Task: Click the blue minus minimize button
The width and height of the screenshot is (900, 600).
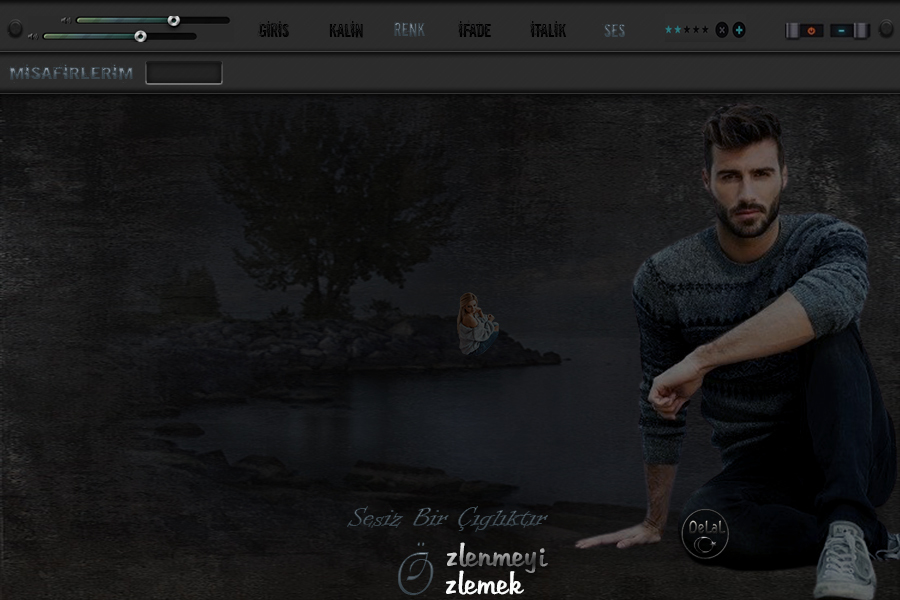Action: pyautogui.click(x=842, y=31)
